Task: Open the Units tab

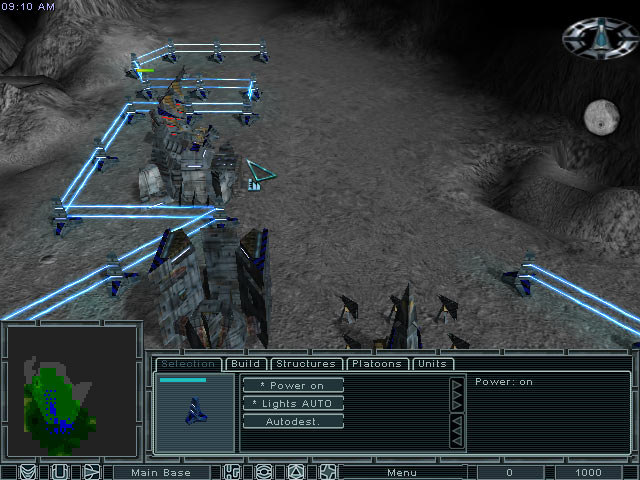Action: coord(431,364)
